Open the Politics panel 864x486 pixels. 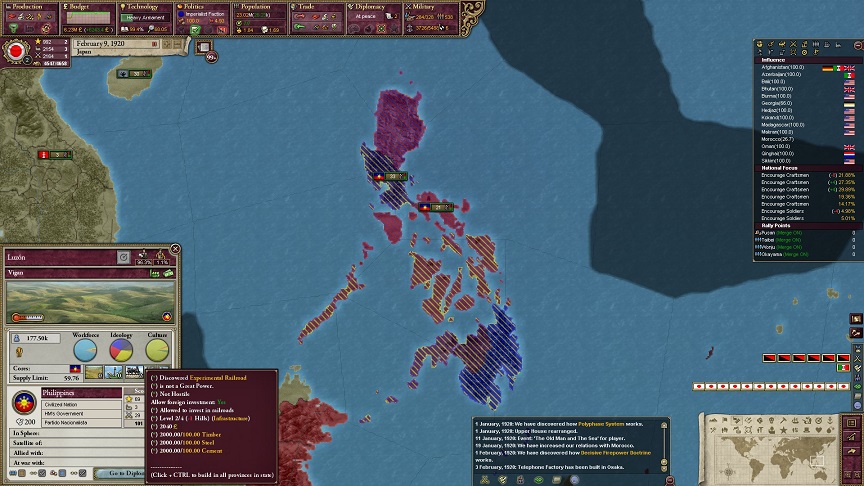(203, 17)
